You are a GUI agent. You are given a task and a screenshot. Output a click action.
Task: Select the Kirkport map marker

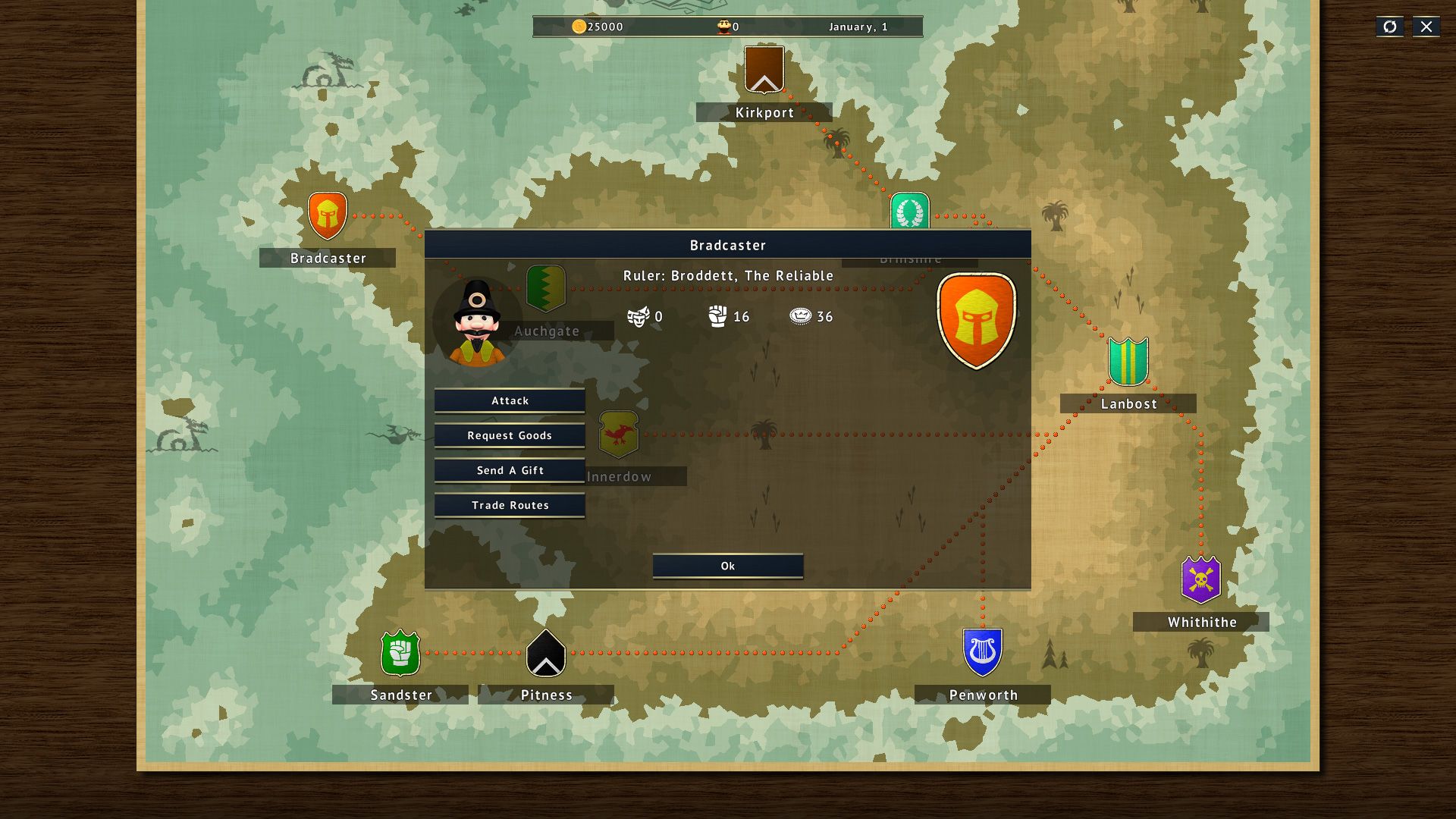point(764,70)
